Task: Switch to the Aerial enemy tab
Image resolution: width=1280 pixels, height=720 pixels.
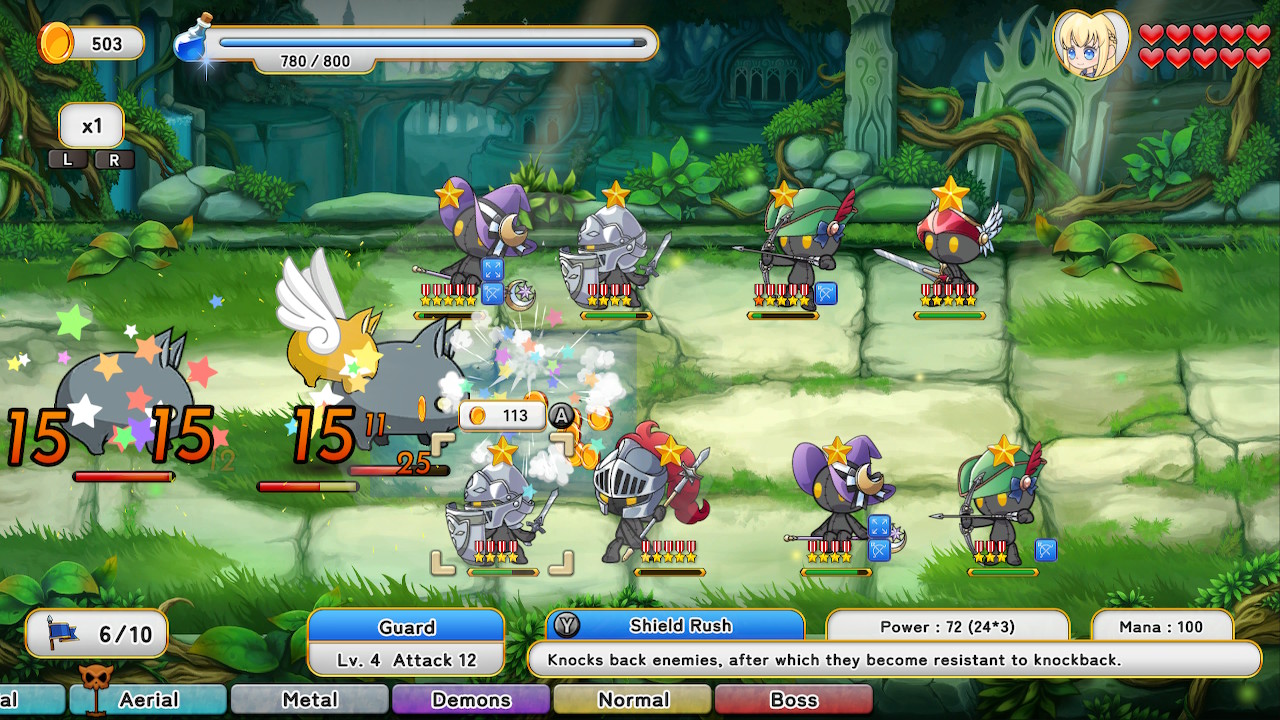Action: pos(147,700)
